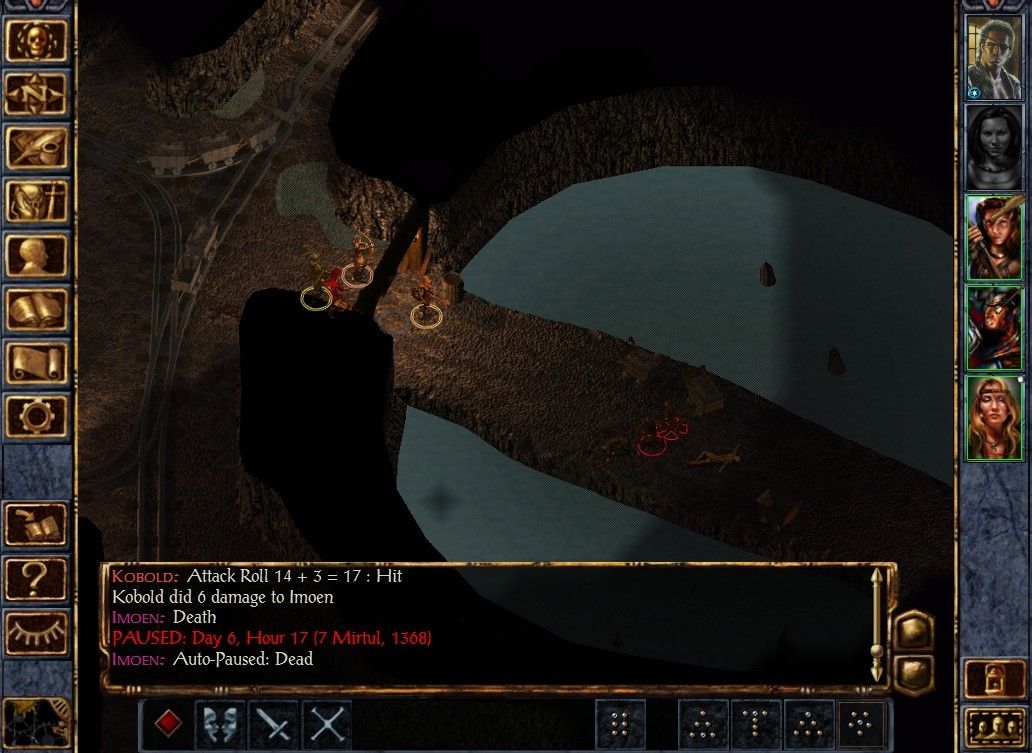Screen dimensions: 1032x753
Task: Open the inventory screen button
Action: pyautogui.click(x=38, y=201)
